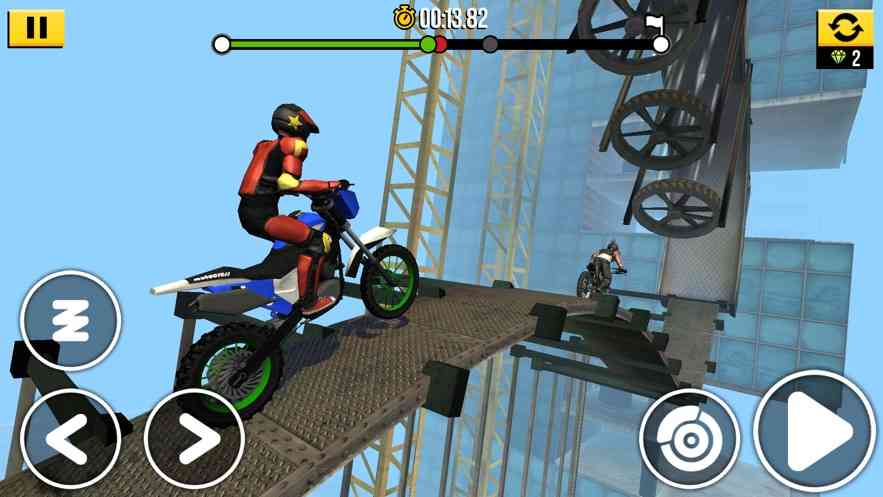Pause the game with the yellow button
Image resolution: width=883 pixels, height=497 pixels.
36,28
